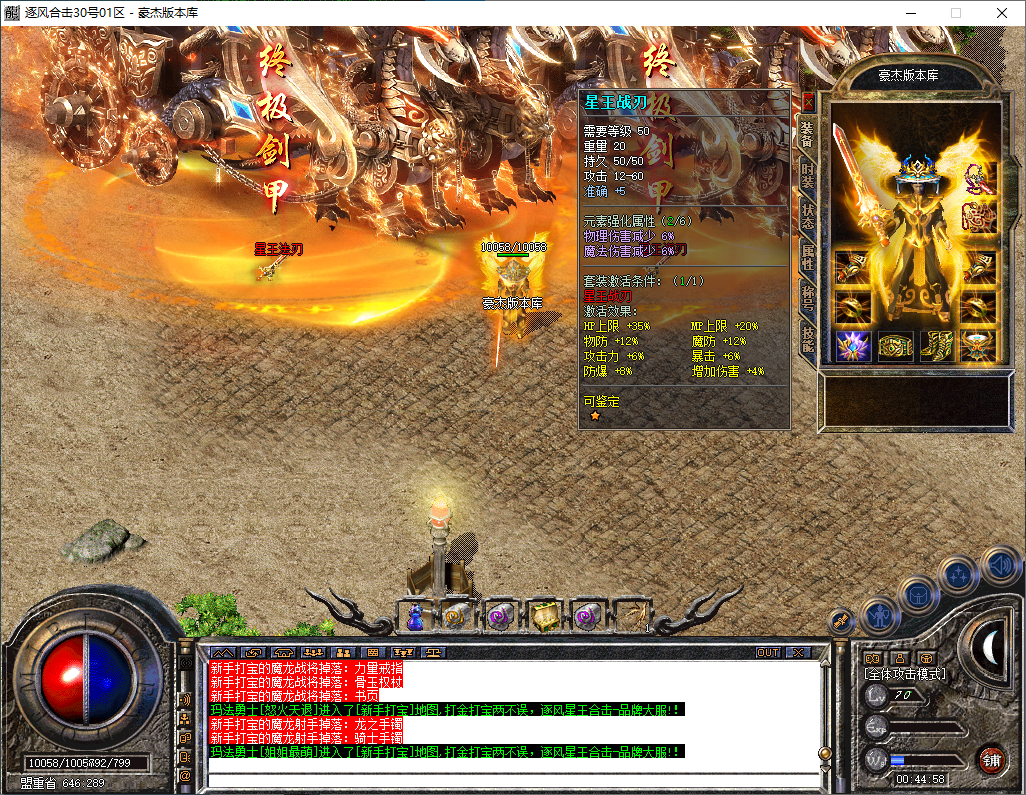Switch to the 时装 (fashion) tab
Viewport: 1026px width, 795px height.
808,176
